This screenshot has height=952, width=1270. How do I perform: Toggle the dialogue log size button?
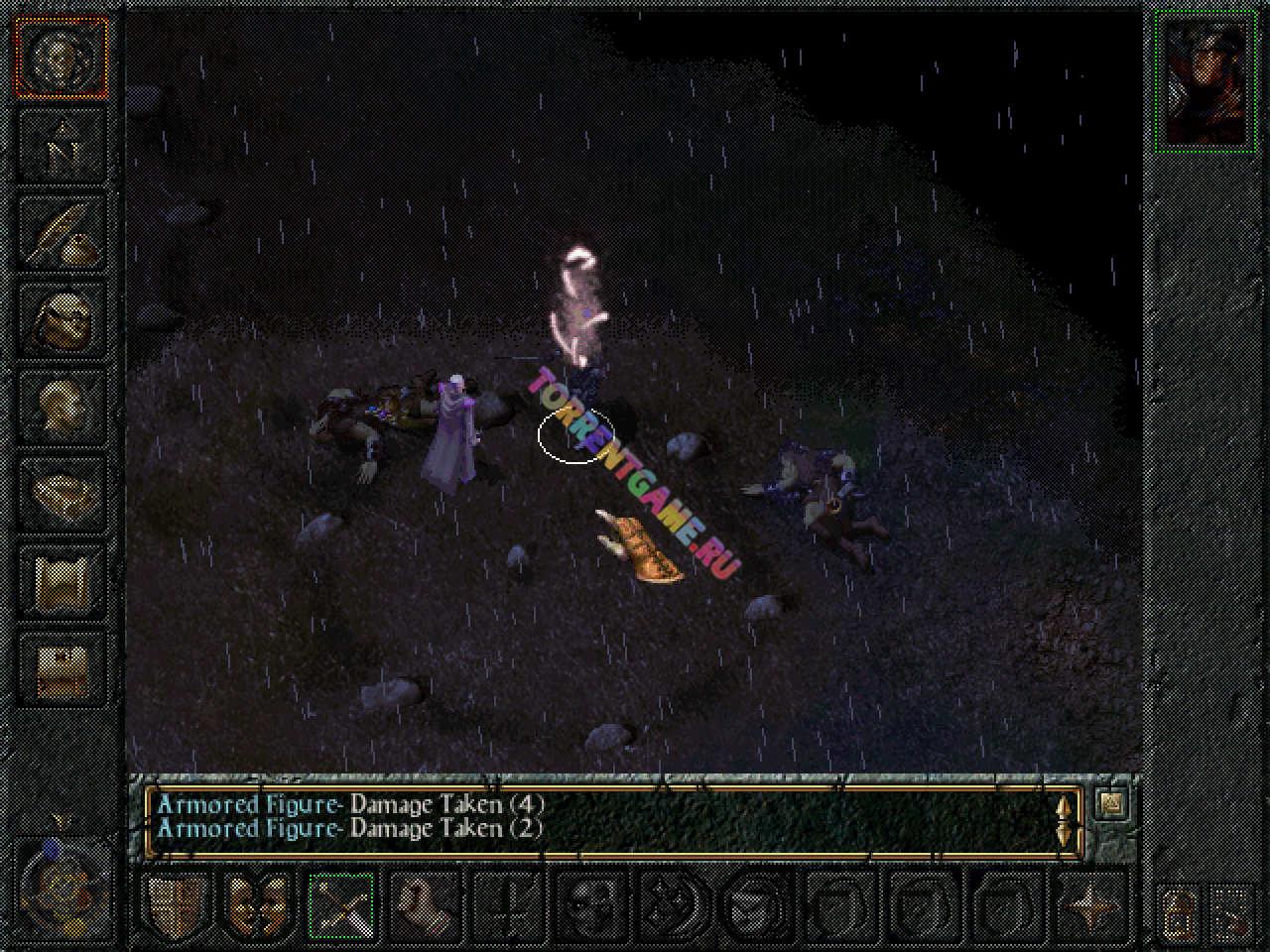coord(1111,802)
